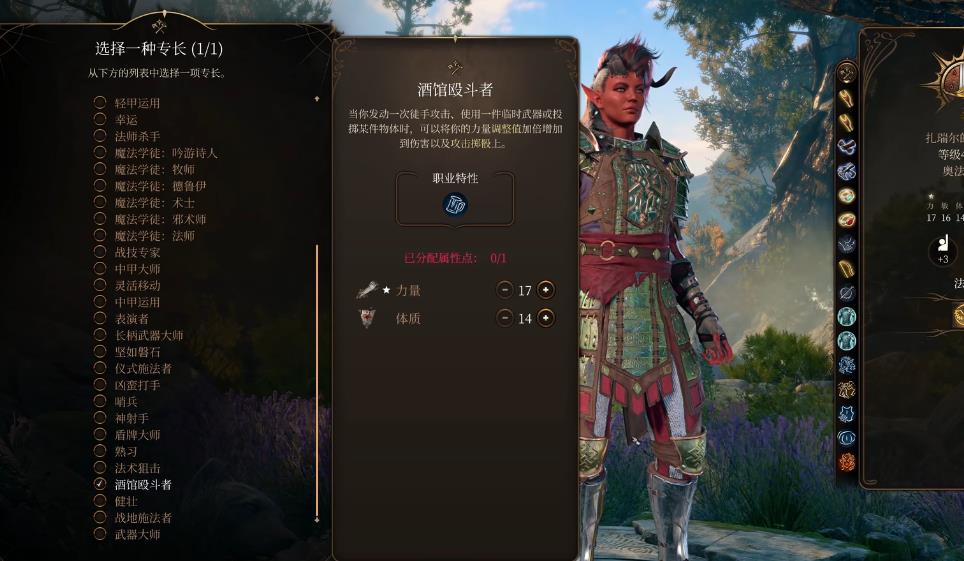Click the 职业特性 feature icon
Screen dimensions: 964x561
click(x=455, y=204)
